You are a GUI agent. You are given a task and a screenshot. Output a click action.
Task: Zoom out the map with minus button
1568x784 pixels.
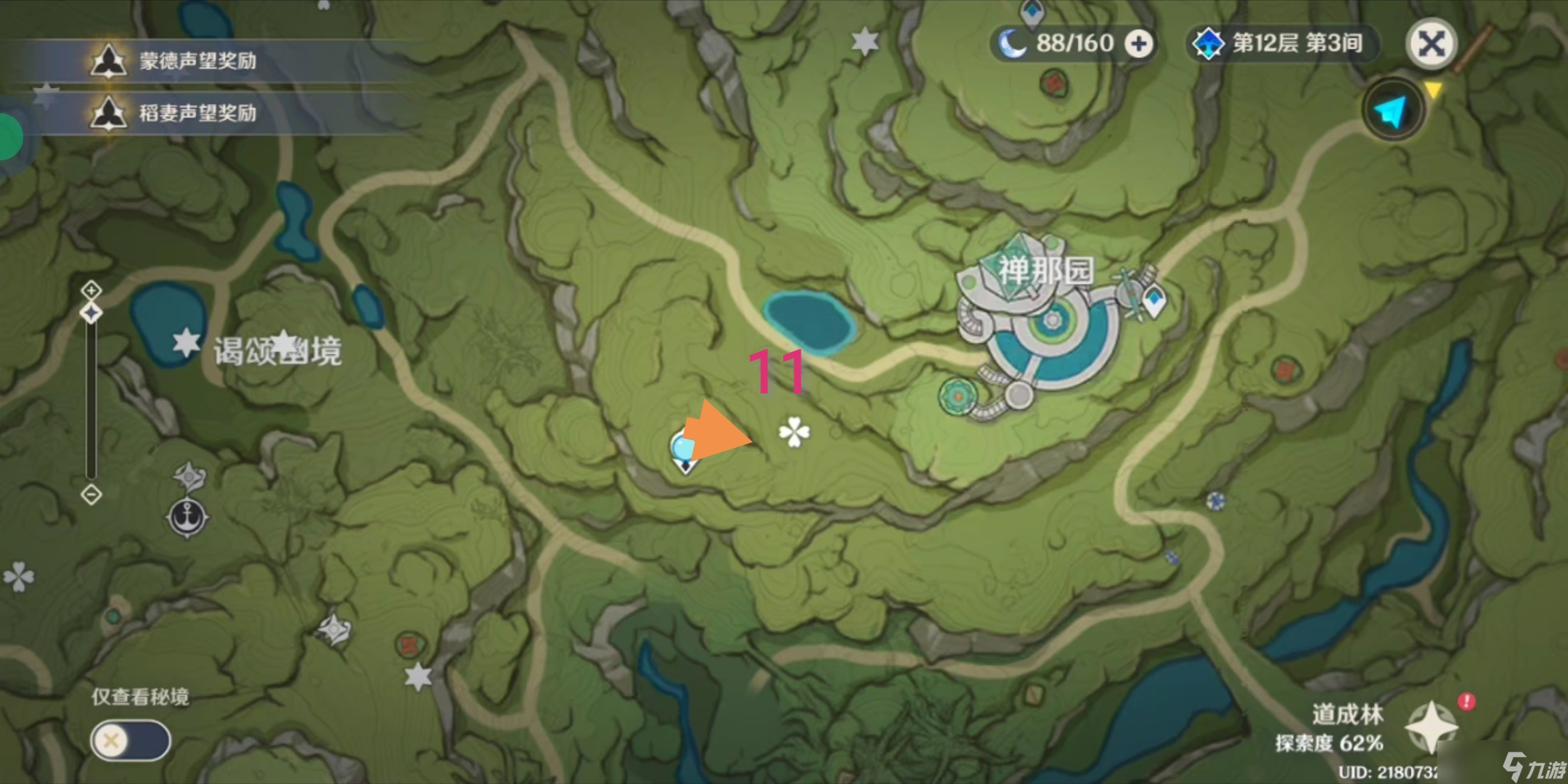91,495
